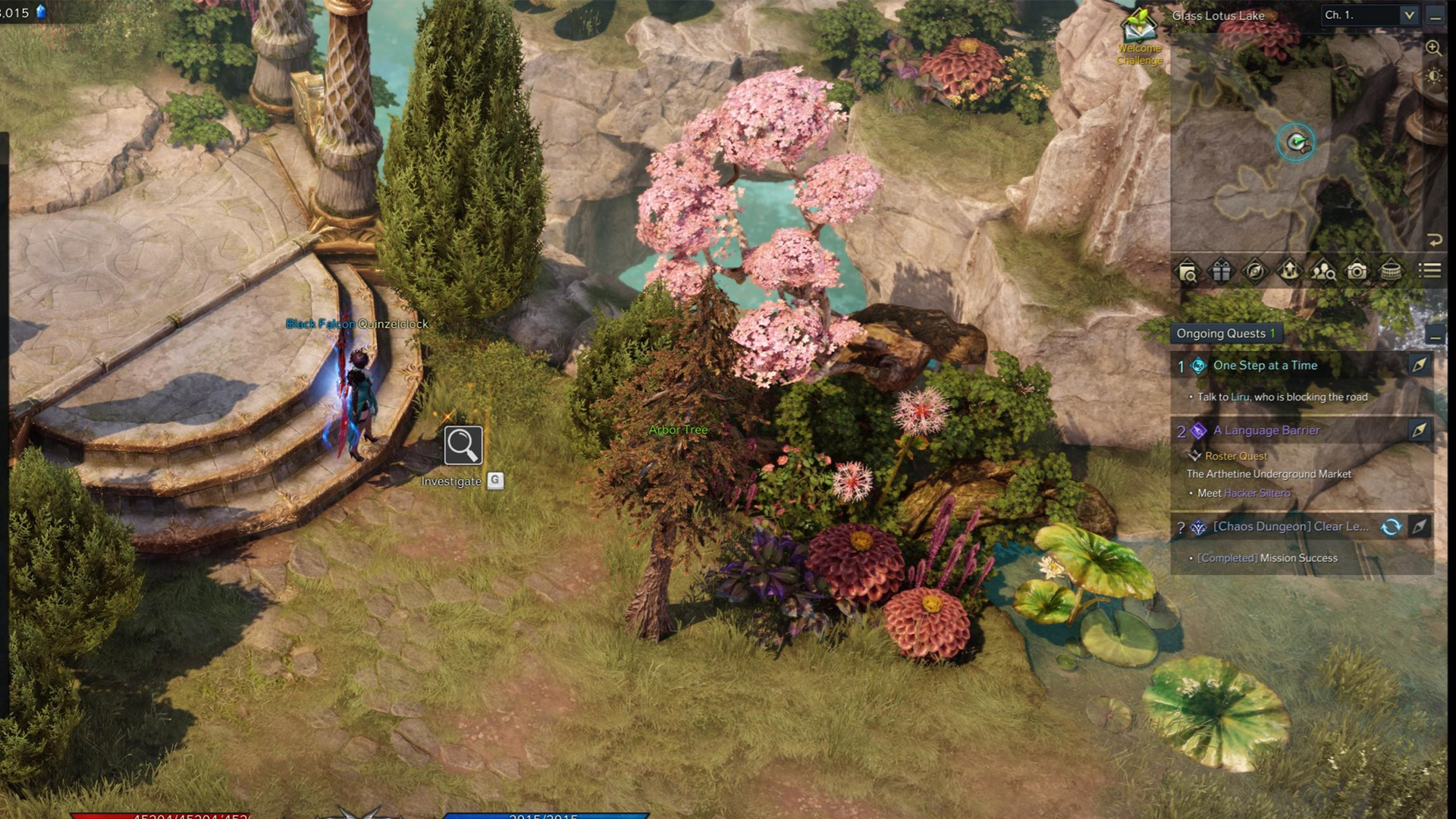1456x819 pixels.
Task: Select the quest marker on the minimap
Action: point(1296,142)
